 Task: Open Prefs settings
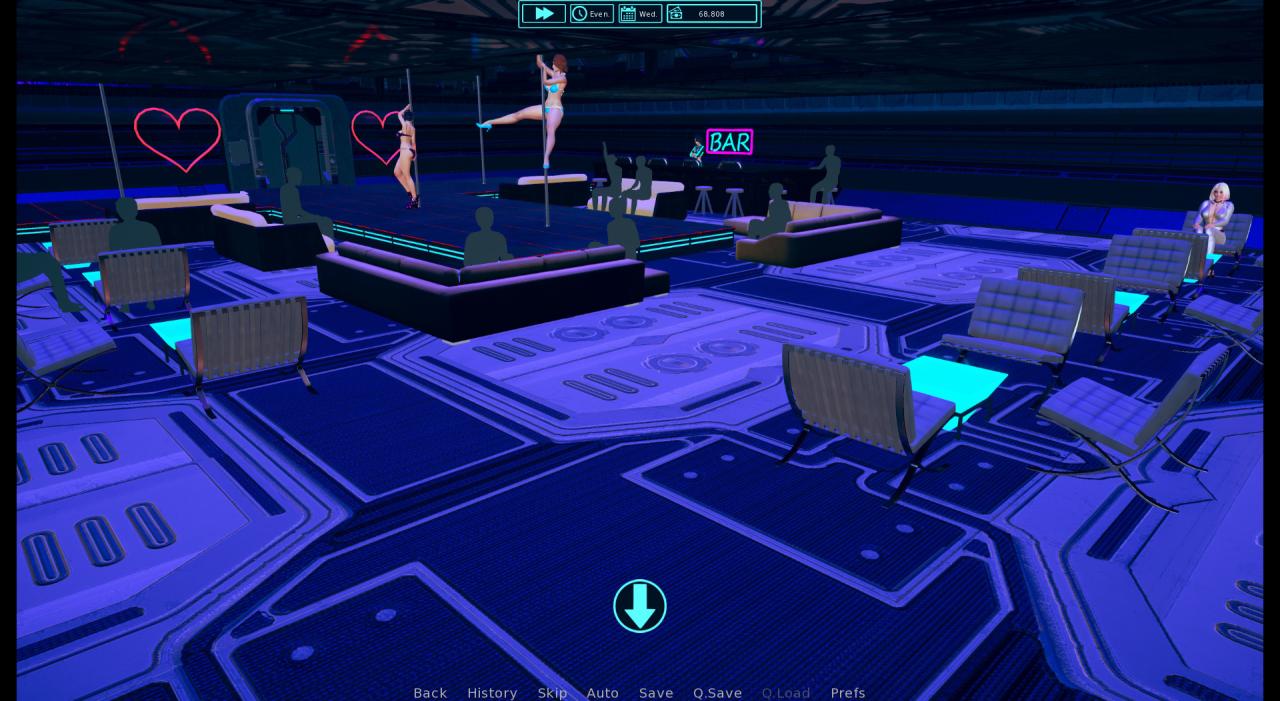coord(848,693)
